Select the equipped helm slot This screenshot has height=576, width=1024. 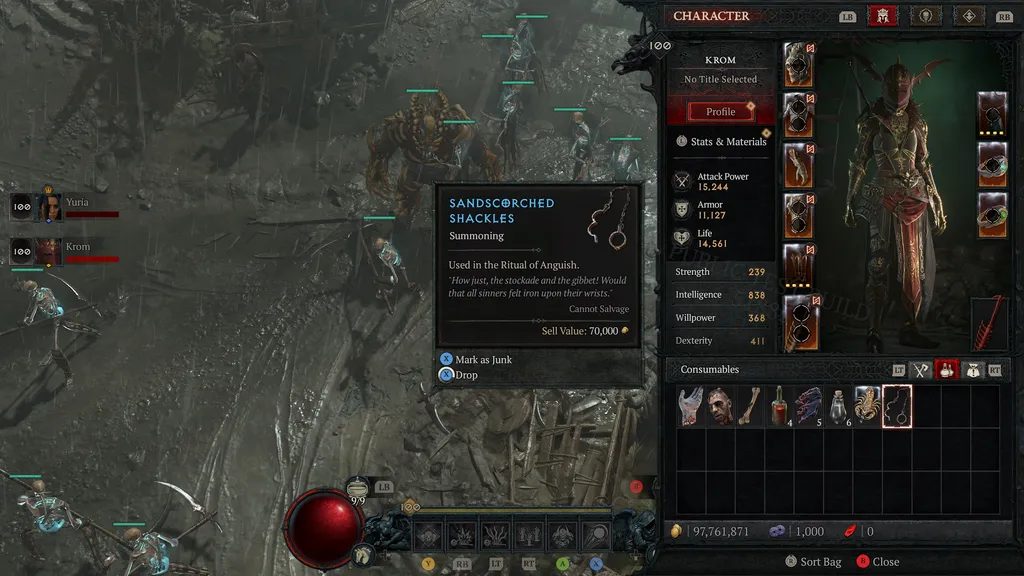click(x=798, y=64)
